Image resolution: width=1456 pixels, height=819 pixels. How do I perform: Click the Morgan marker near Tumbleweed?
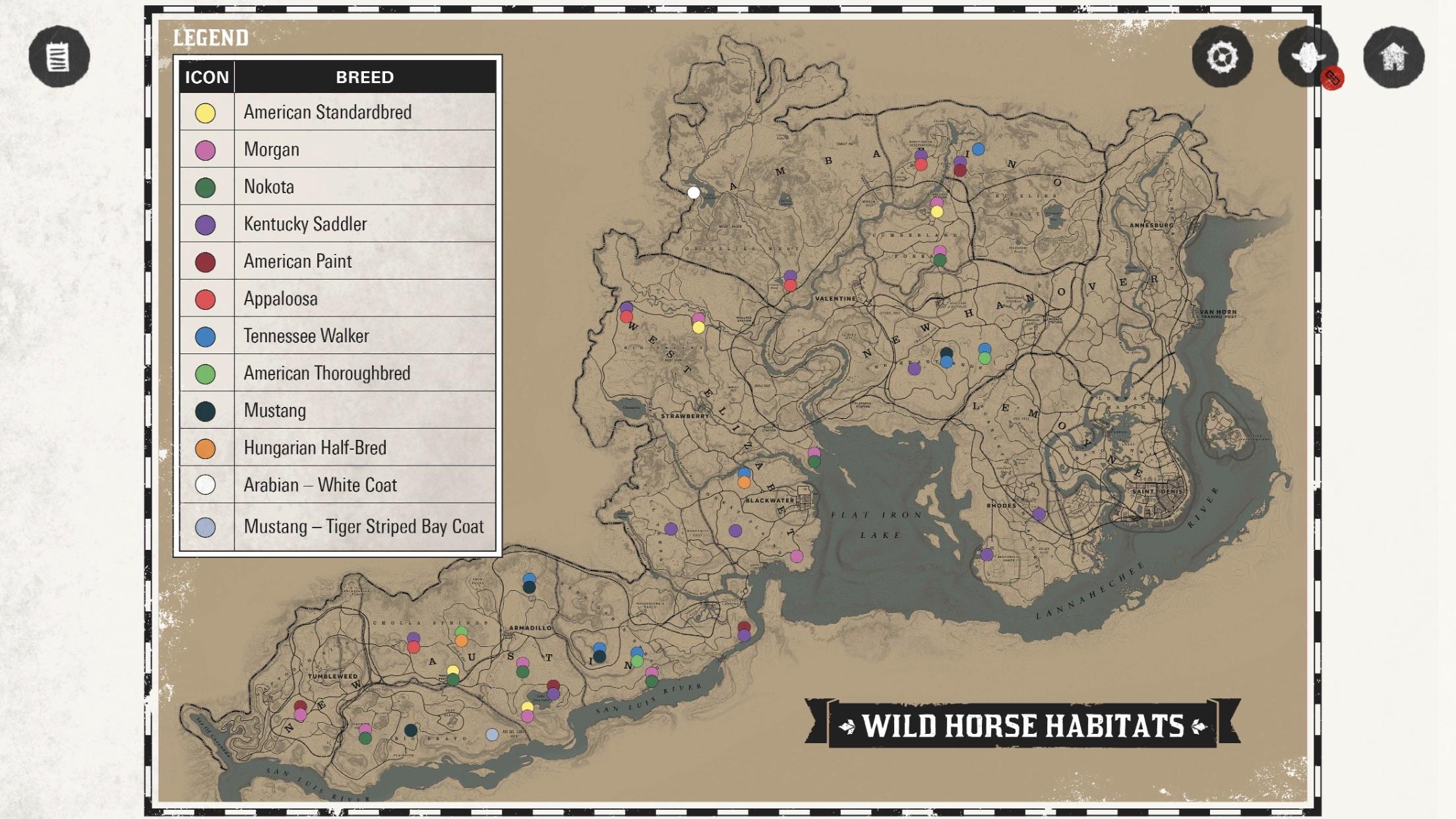pos(300,712)
